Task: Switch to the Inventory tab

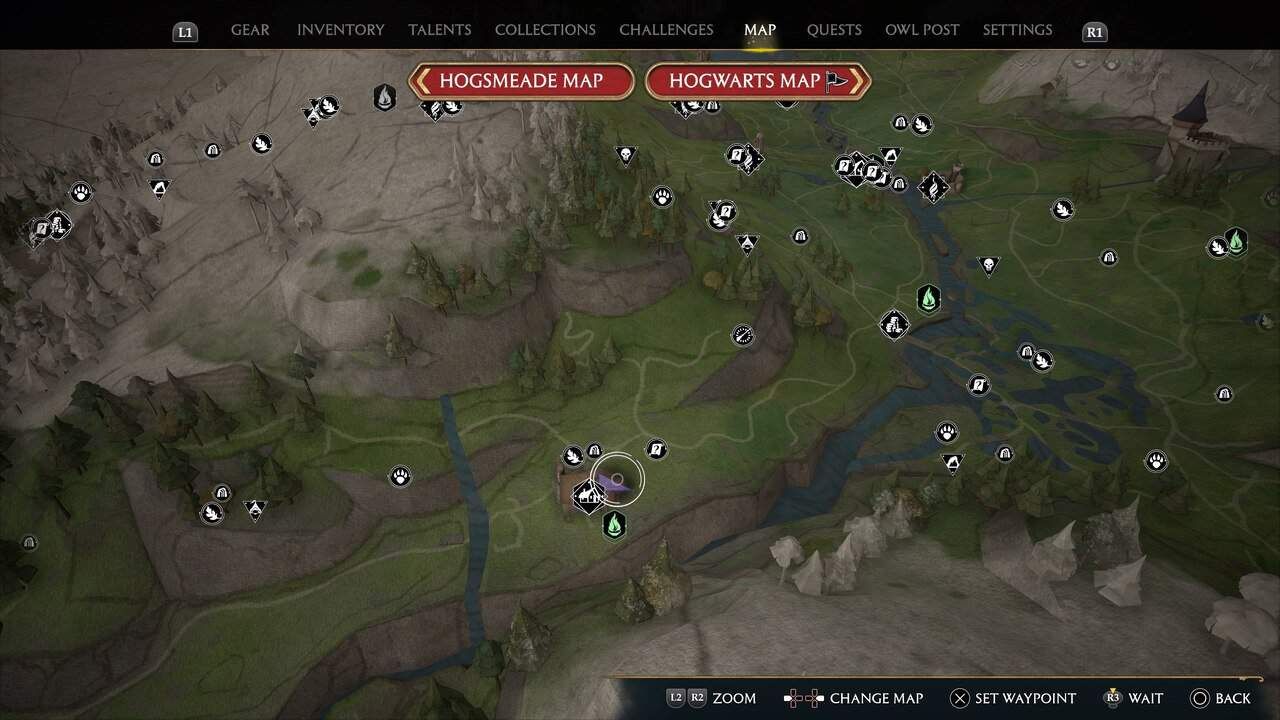Action: coord(340,30)
